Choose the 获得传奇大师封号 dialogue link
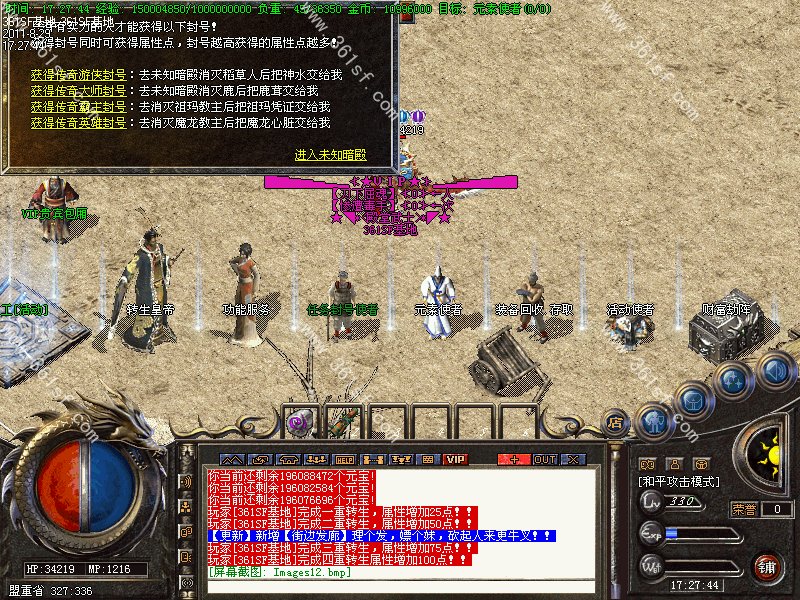This screenshot has width=800, height=600. click(78, 91)
